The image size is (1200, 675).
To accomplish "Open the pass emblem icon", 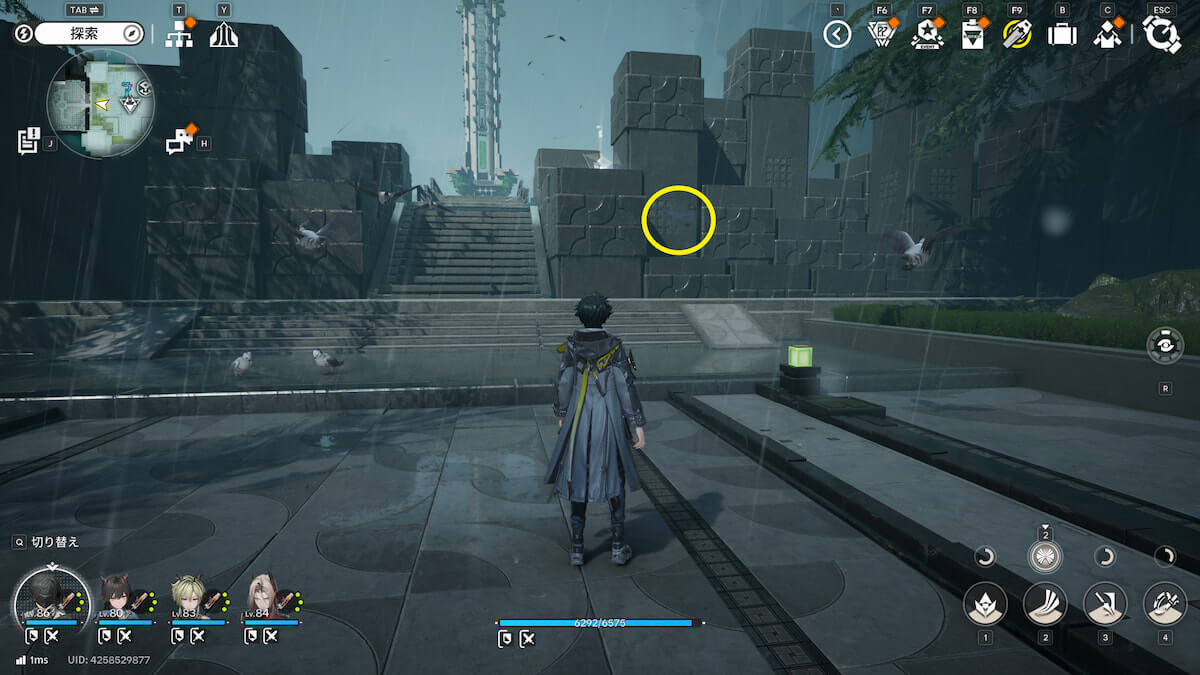I will tap(881, 34).
